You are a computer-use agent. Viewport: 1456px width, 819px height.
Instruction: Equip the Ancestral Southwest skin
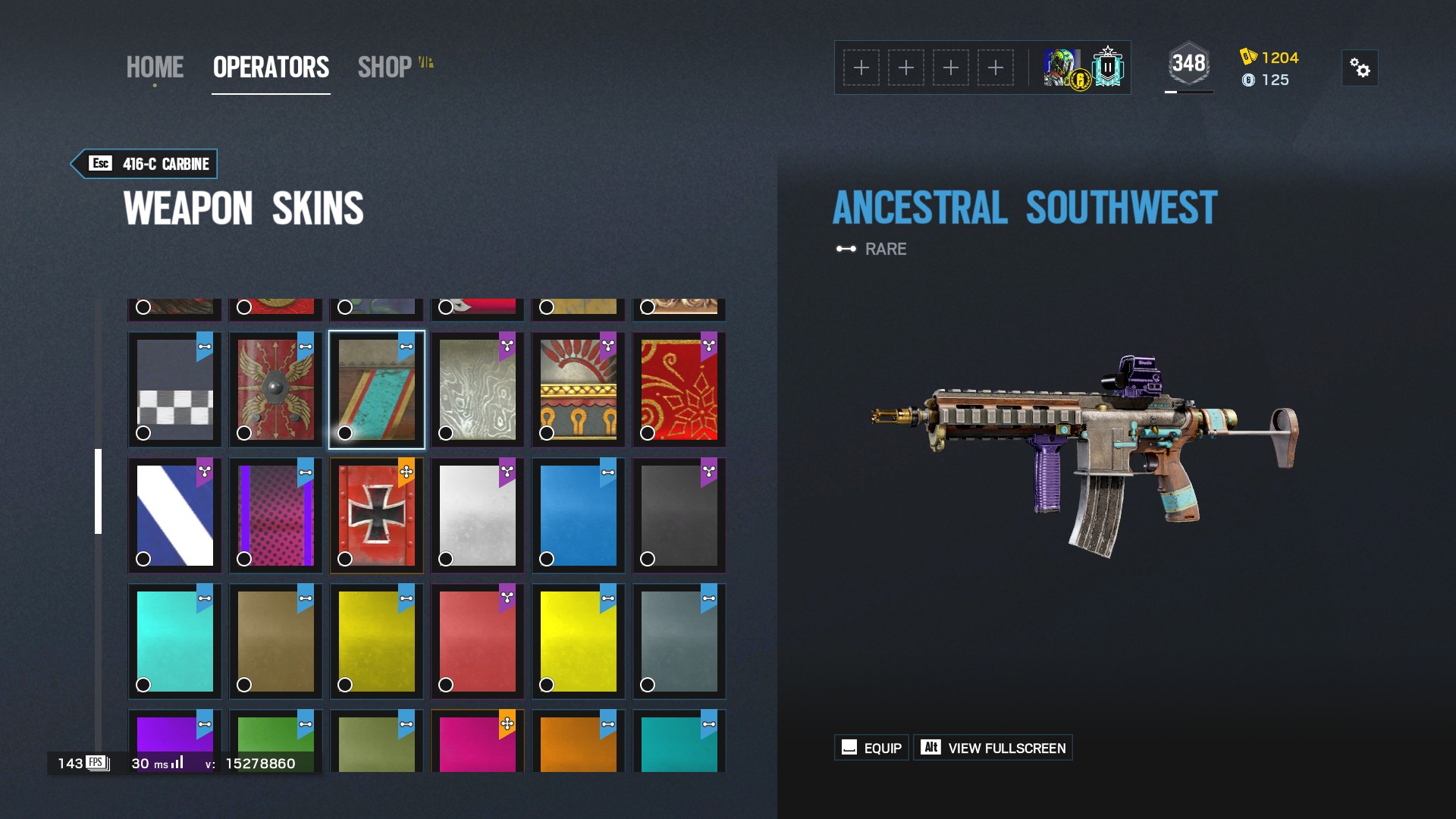[x=871, y=747]
